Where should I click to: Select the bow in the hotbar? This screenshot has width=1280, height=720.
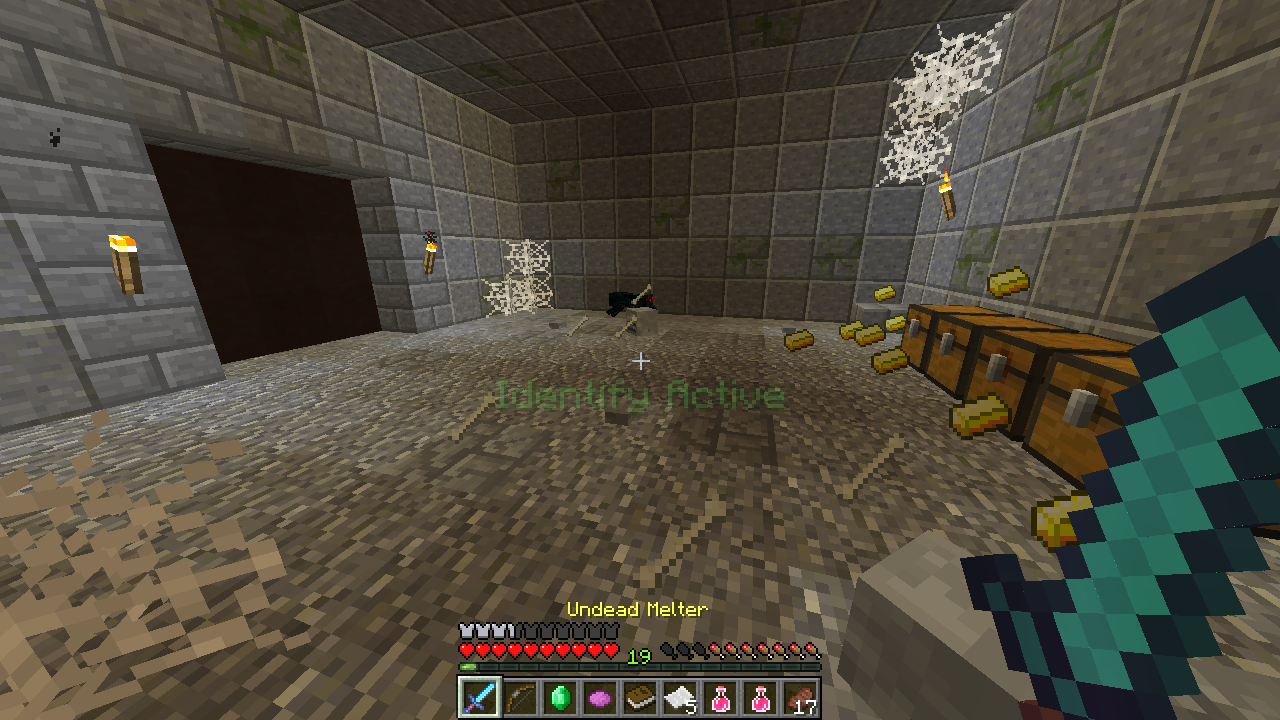click(x=519, y=697)
